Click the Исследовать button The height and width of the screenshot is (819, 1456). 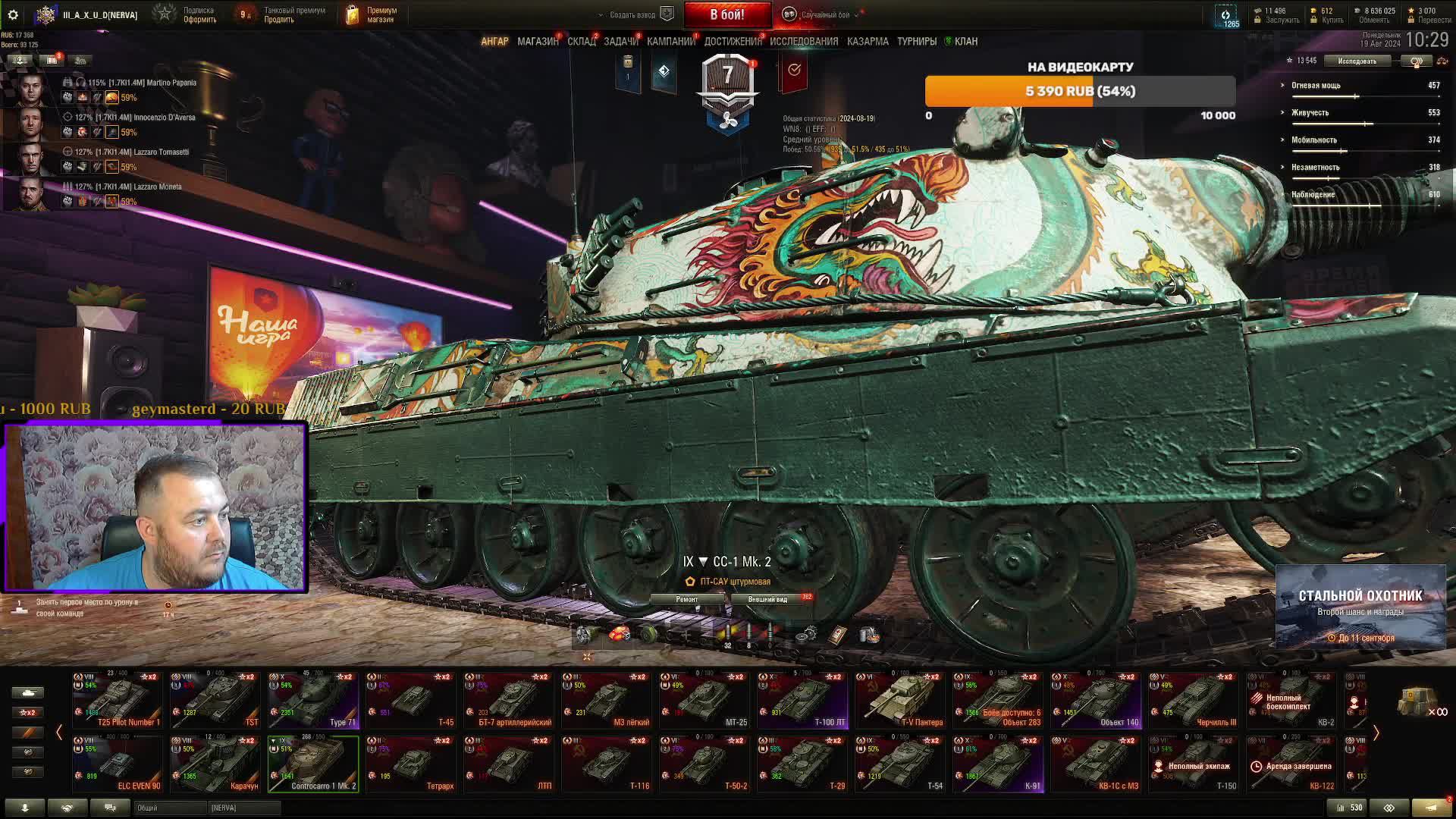pos(1357,61)
